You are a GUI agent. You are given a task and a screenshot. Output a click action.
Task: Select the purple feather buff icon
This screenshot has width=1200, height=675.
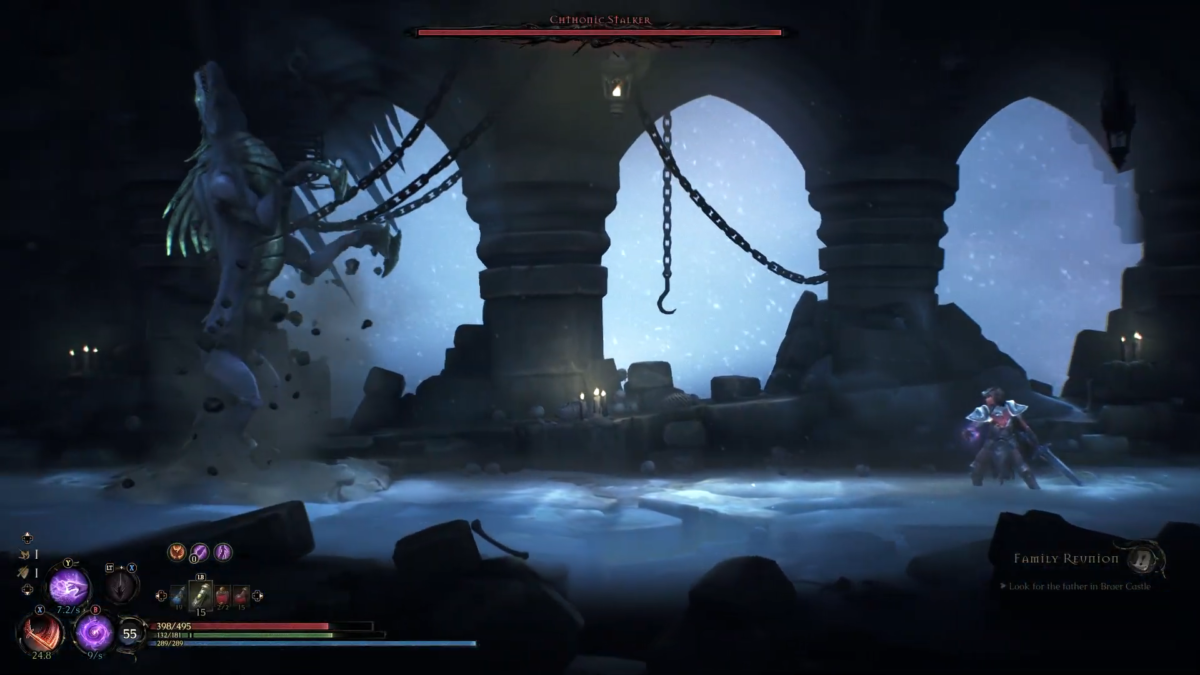tap(199, 551)
